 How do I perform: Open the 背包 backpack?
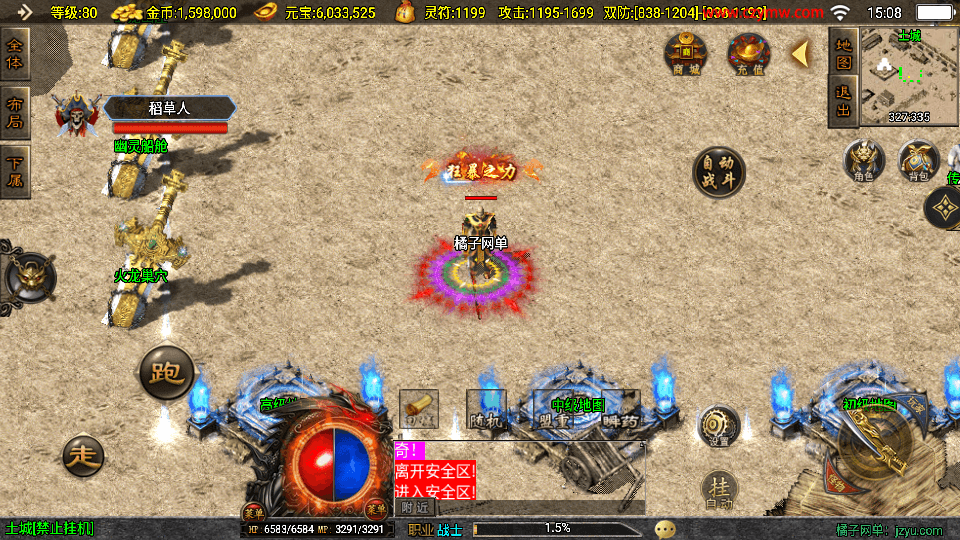917,161
